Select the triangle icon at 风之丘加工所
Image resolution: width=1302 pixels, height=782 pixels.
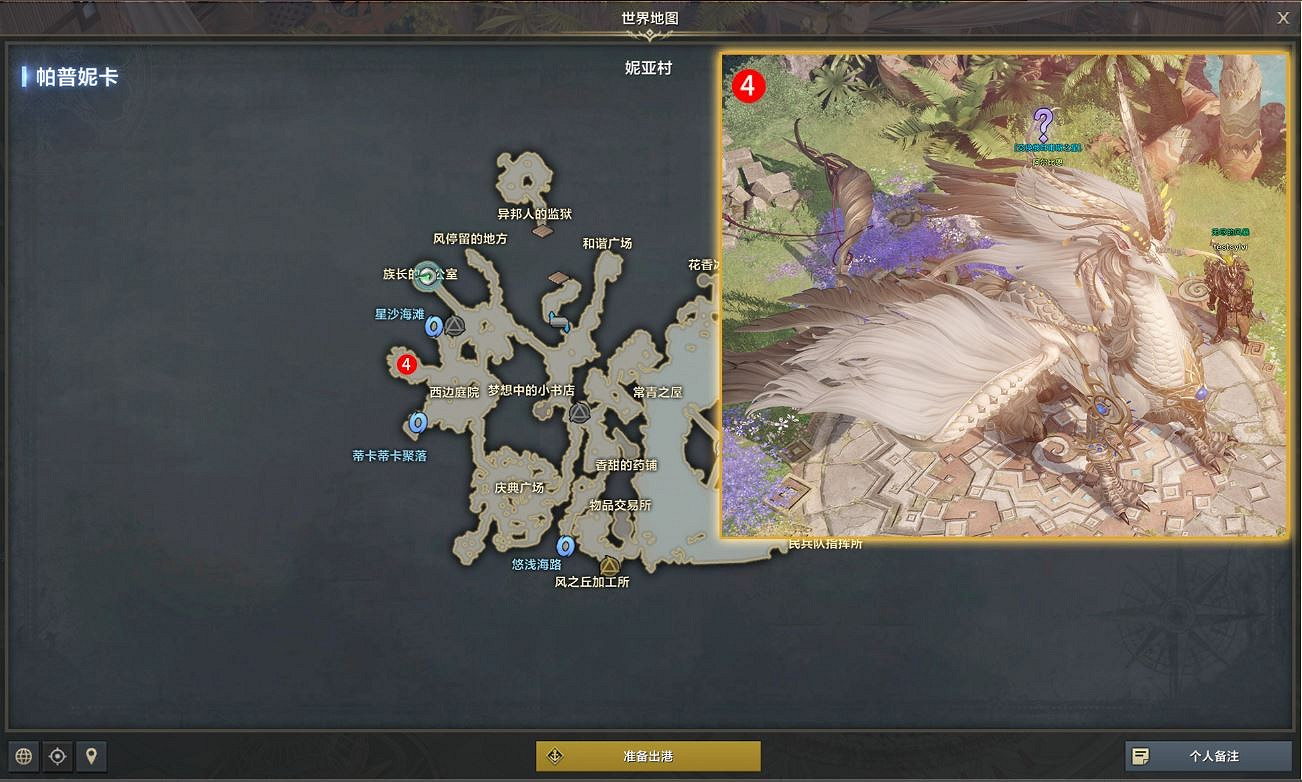tap(607, 566)
